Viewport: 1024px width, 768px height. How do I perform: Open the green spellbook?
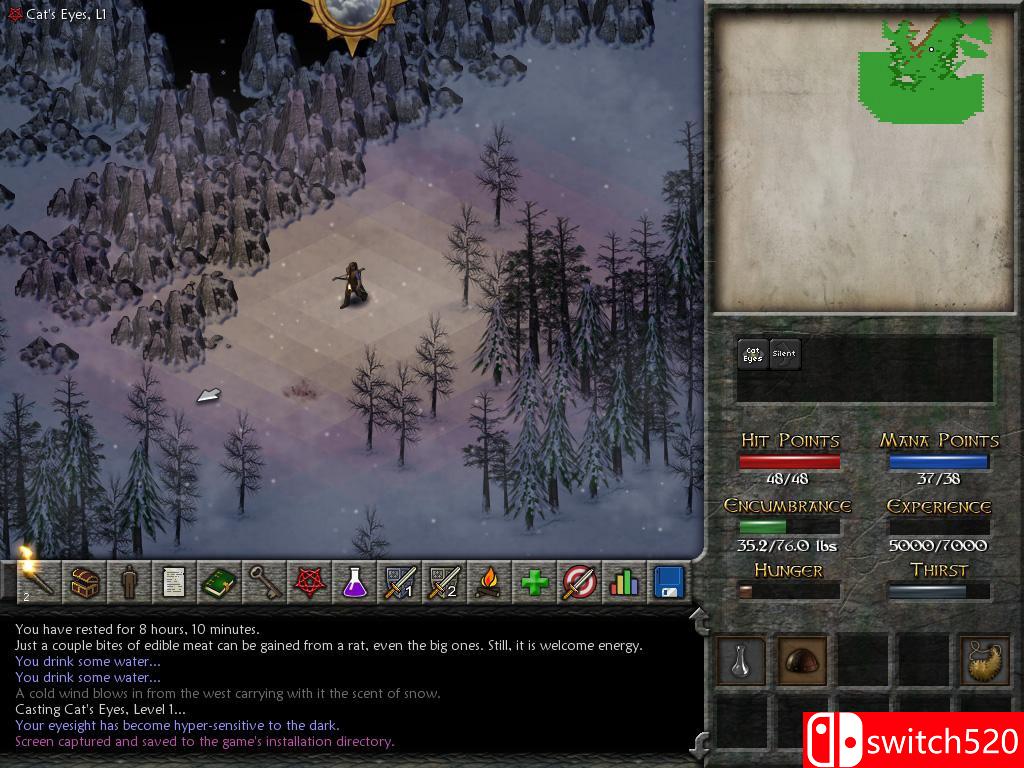pyautogui.click(x=218, y=581)
